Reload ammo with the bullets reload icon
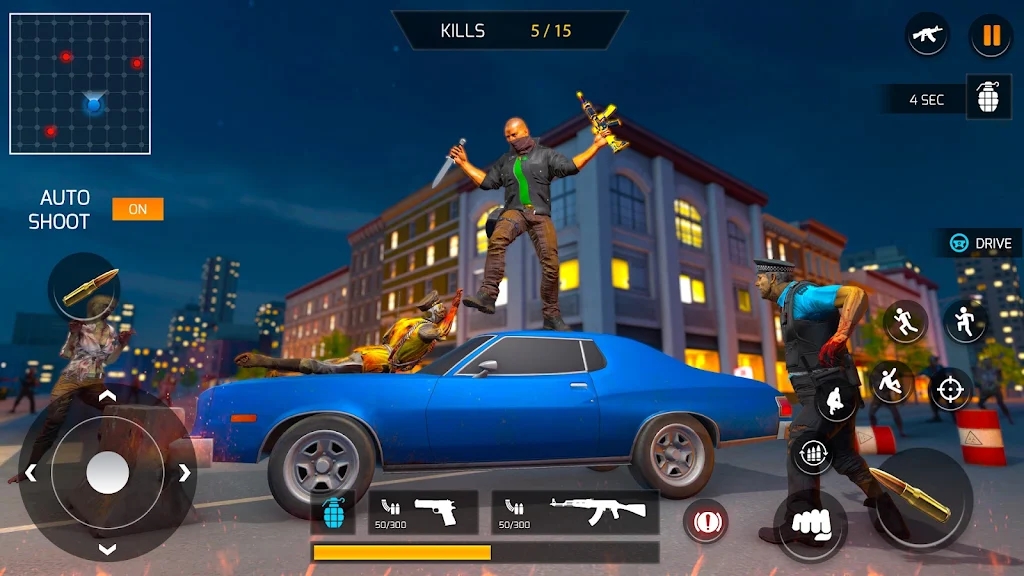 tap(813, 455)
